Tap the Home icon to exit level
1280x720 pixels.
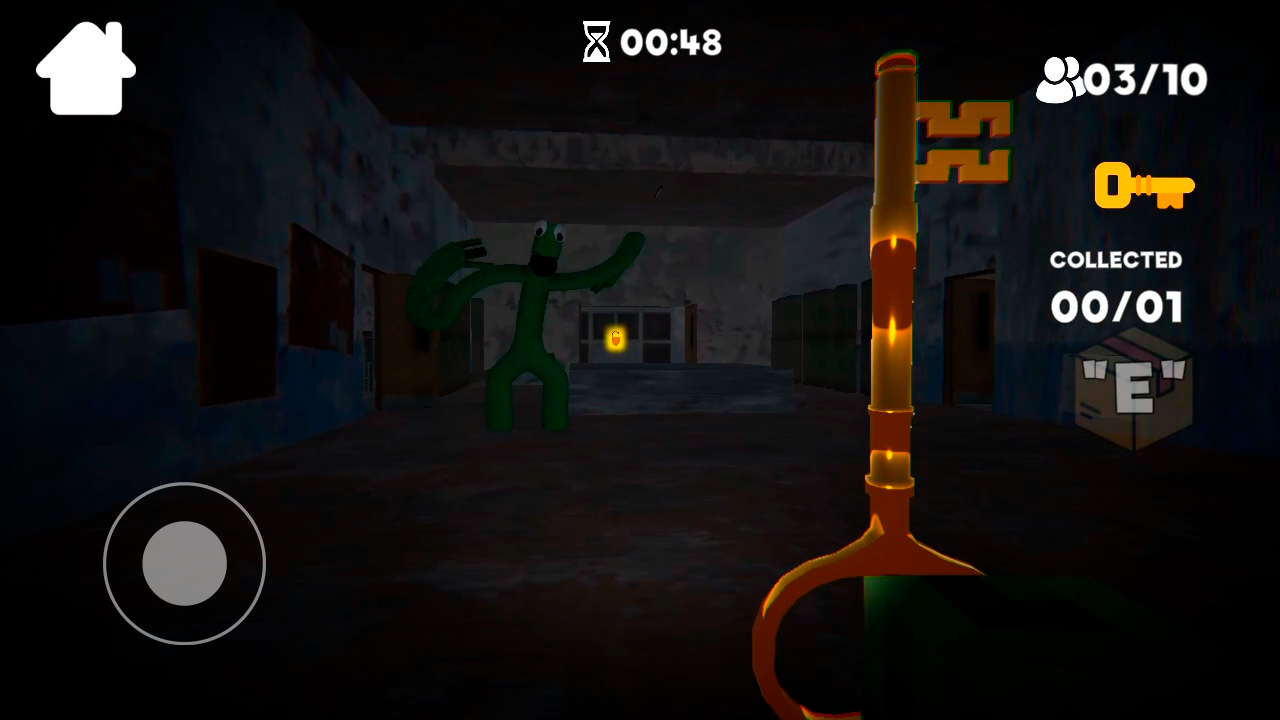click(x=85, y=65)
